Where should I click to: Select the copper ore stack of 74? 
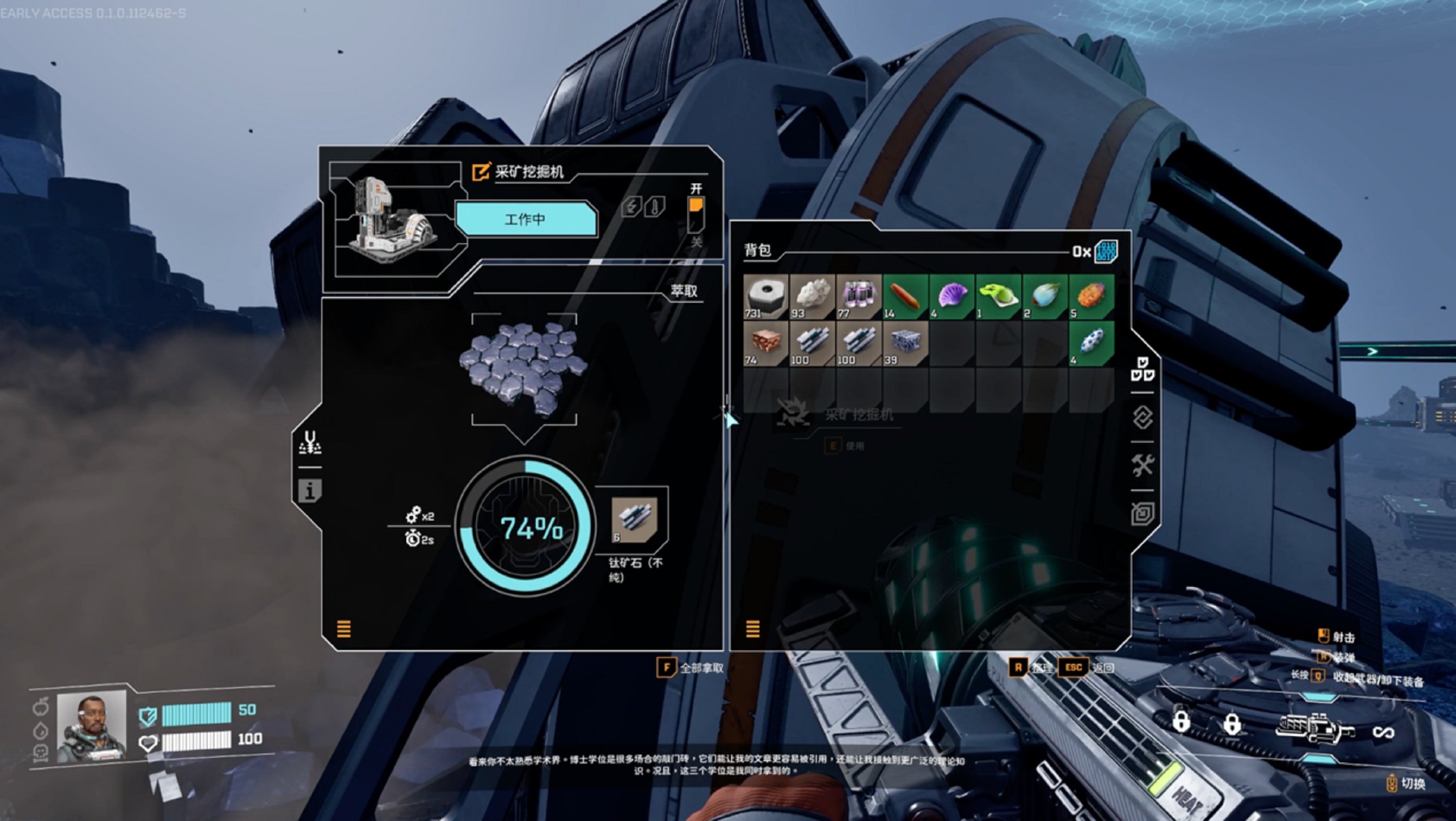[x=765, y=344]
